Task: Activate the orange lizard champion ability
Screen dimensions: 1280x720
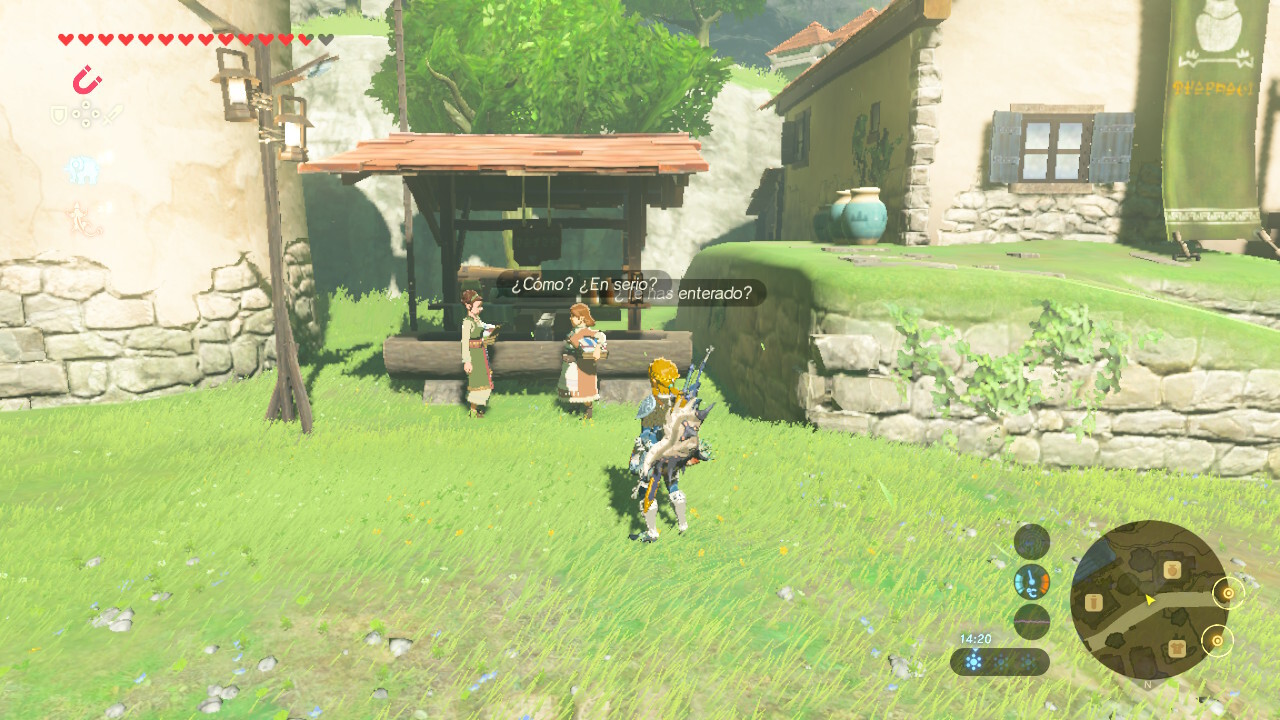Action: click(x=84, y=219)
